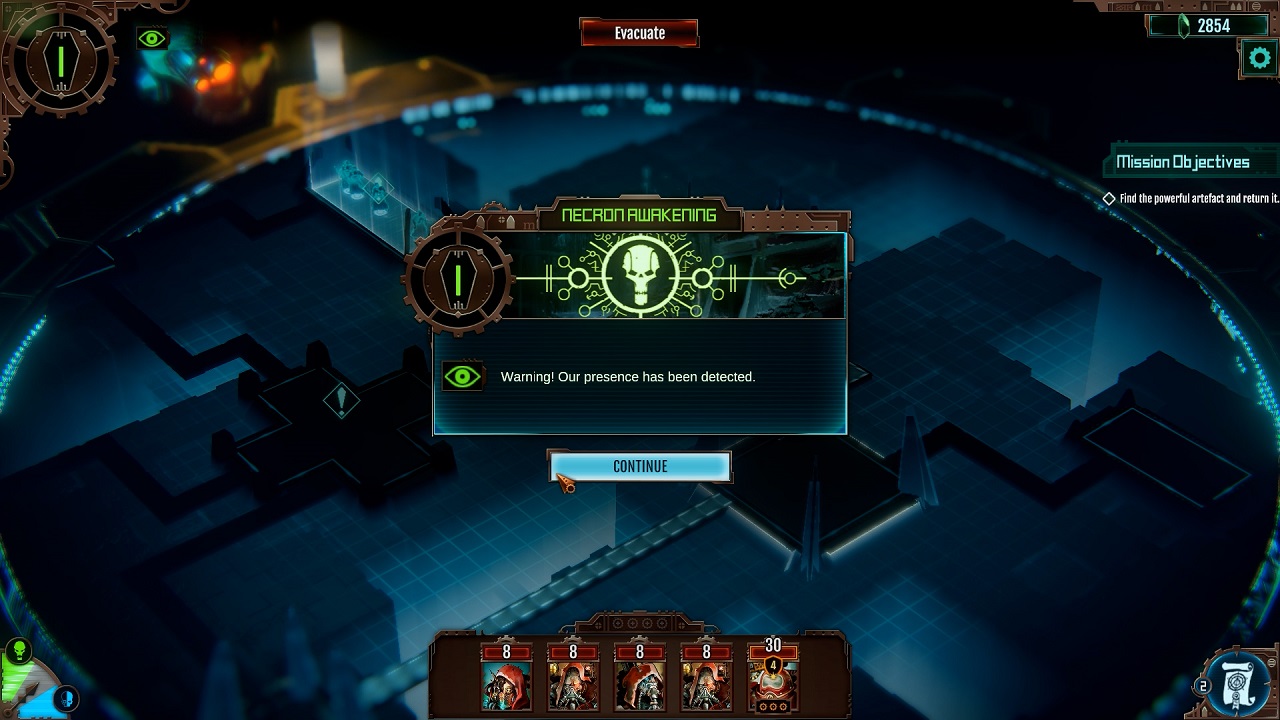Image resolution: width=1280 pixels, height=720 pixels.
Task: Choose the unit card showing 30 health
Action: [772, 679]
